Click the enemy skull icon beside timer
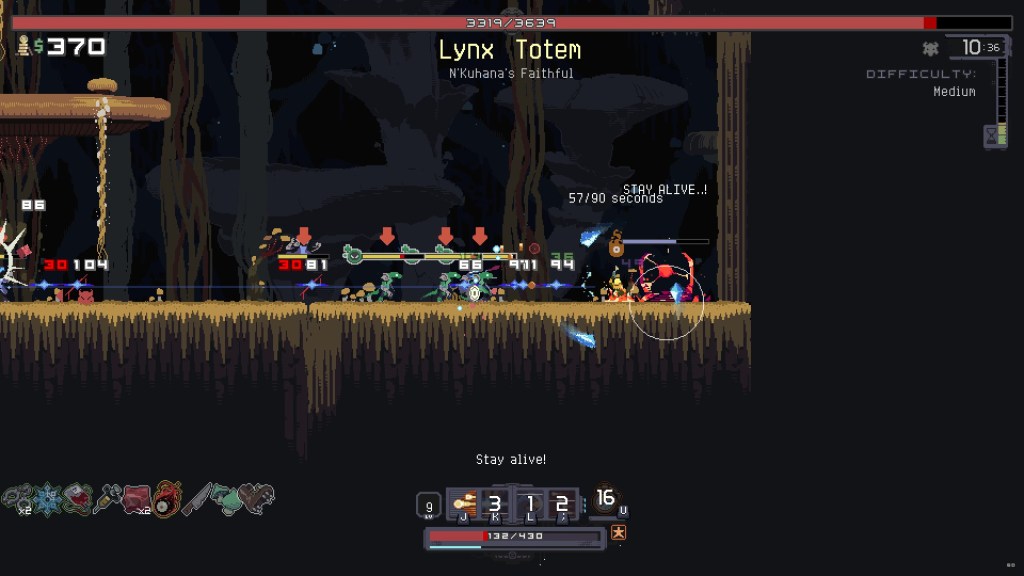 tap(931, 48)
